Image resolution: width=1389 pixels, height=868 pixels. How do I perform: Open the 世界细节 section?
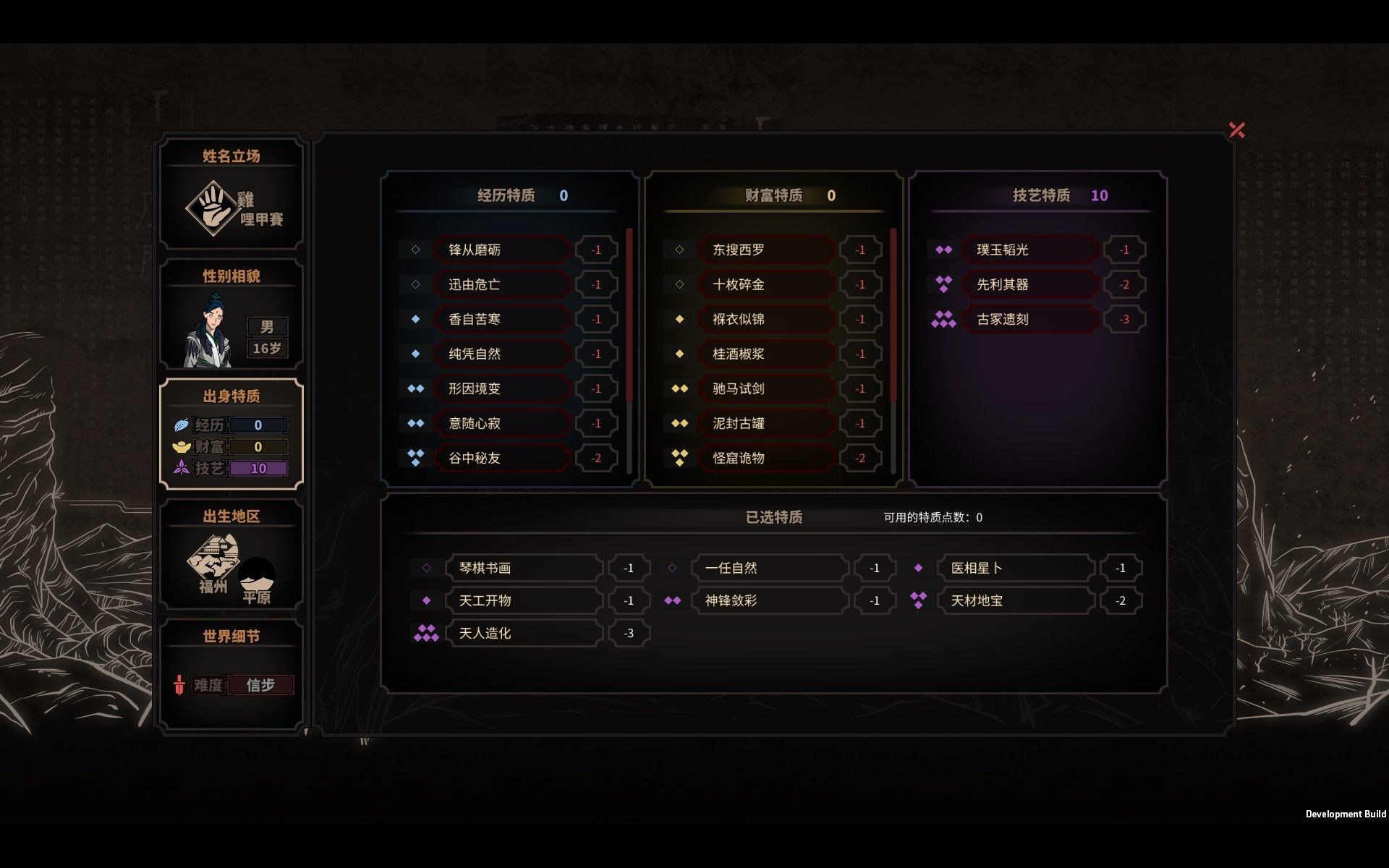230,637
